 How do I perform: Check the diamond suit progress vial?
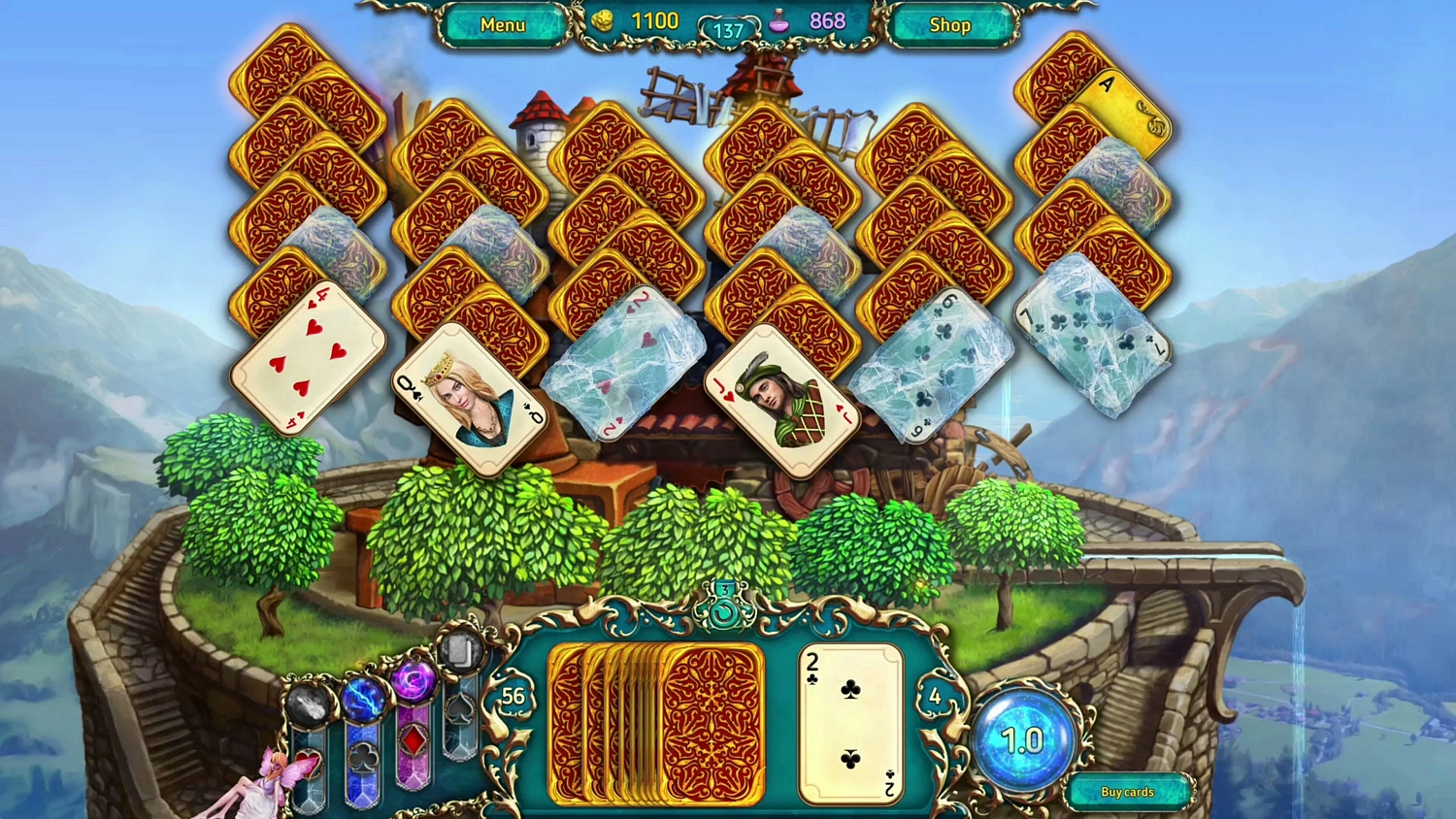point(413,738)
